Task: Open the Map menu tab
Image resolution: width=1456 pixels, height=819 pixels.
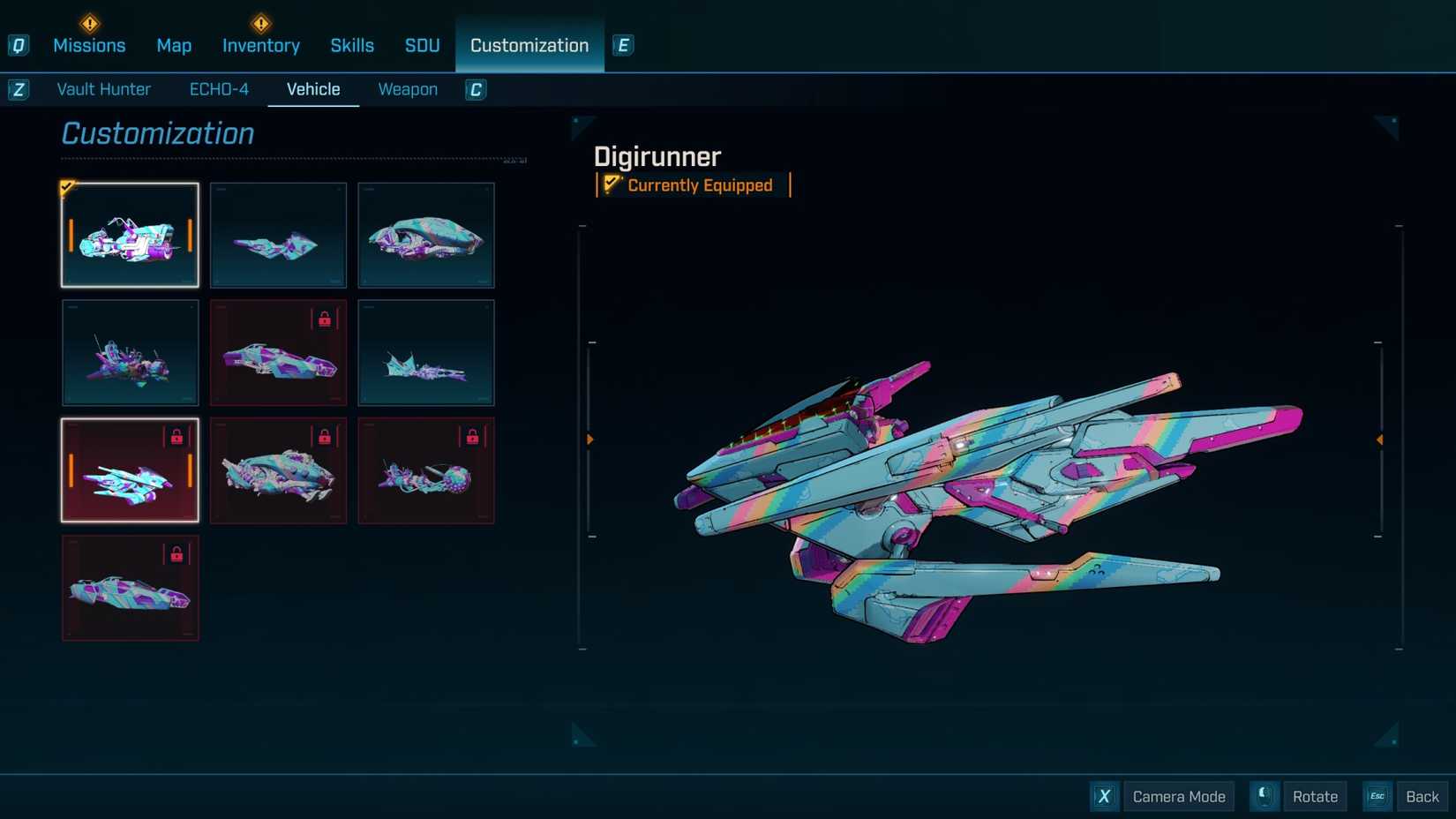Action: pyautogui.click(x=174, y=45)
